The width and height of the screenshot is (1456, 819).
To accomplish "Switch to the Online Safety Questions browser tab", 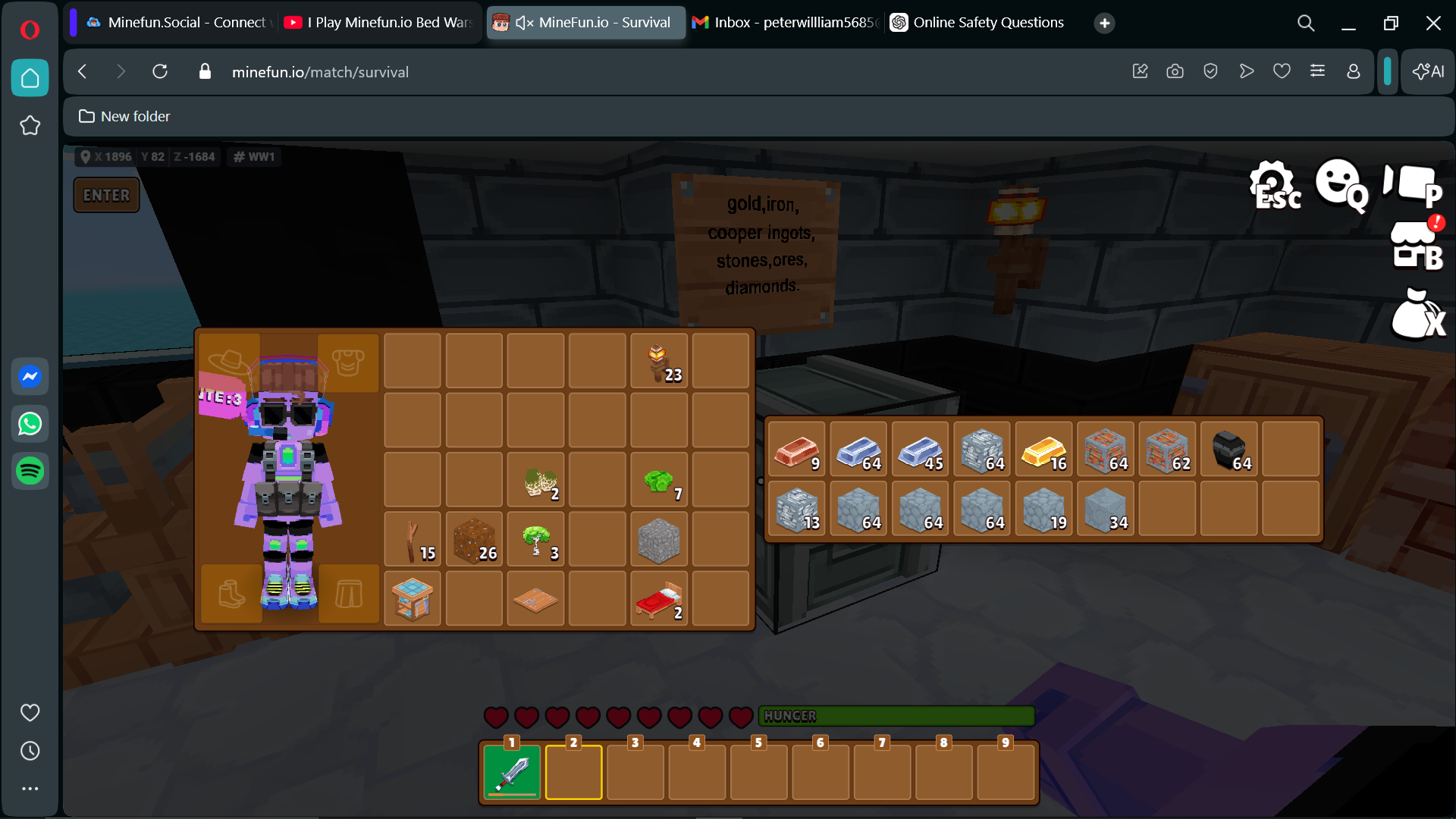I will pos(977,23).
